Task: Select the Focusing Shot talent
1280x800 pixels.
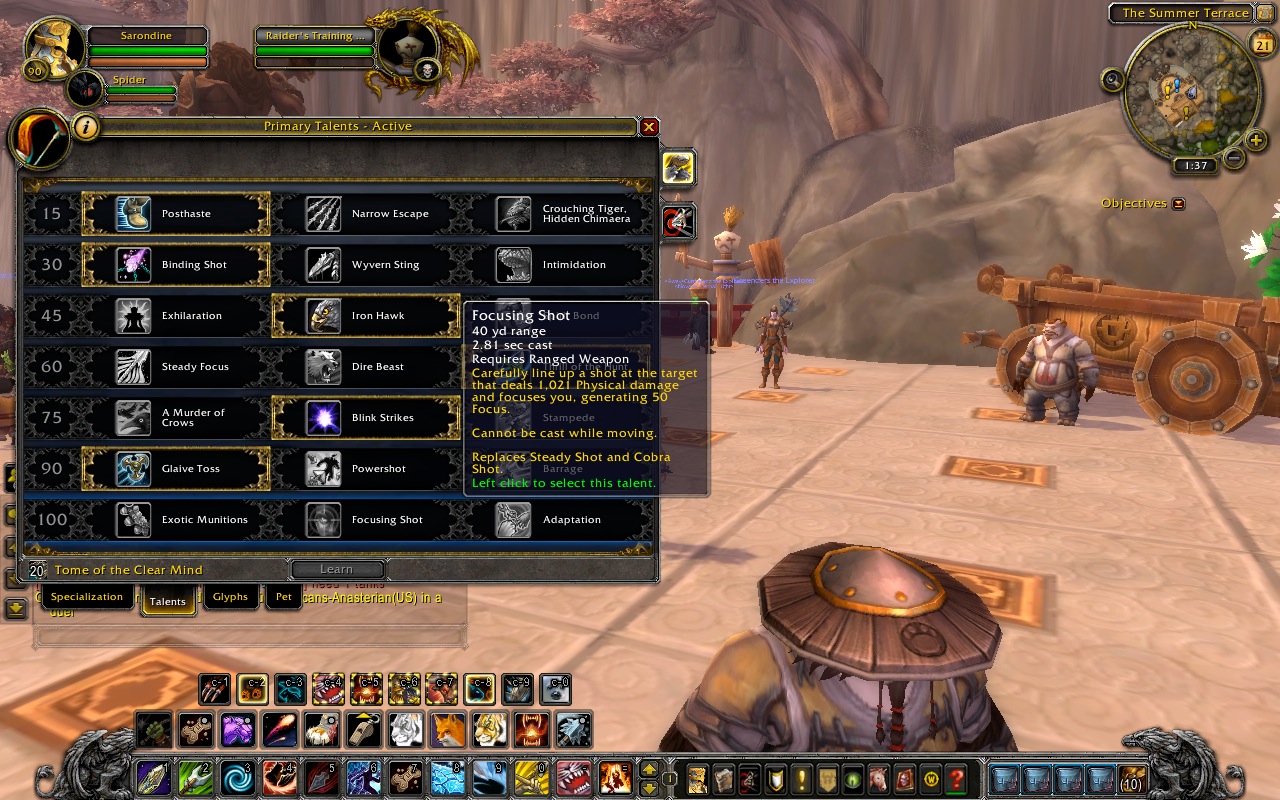Action: (366, 520)
